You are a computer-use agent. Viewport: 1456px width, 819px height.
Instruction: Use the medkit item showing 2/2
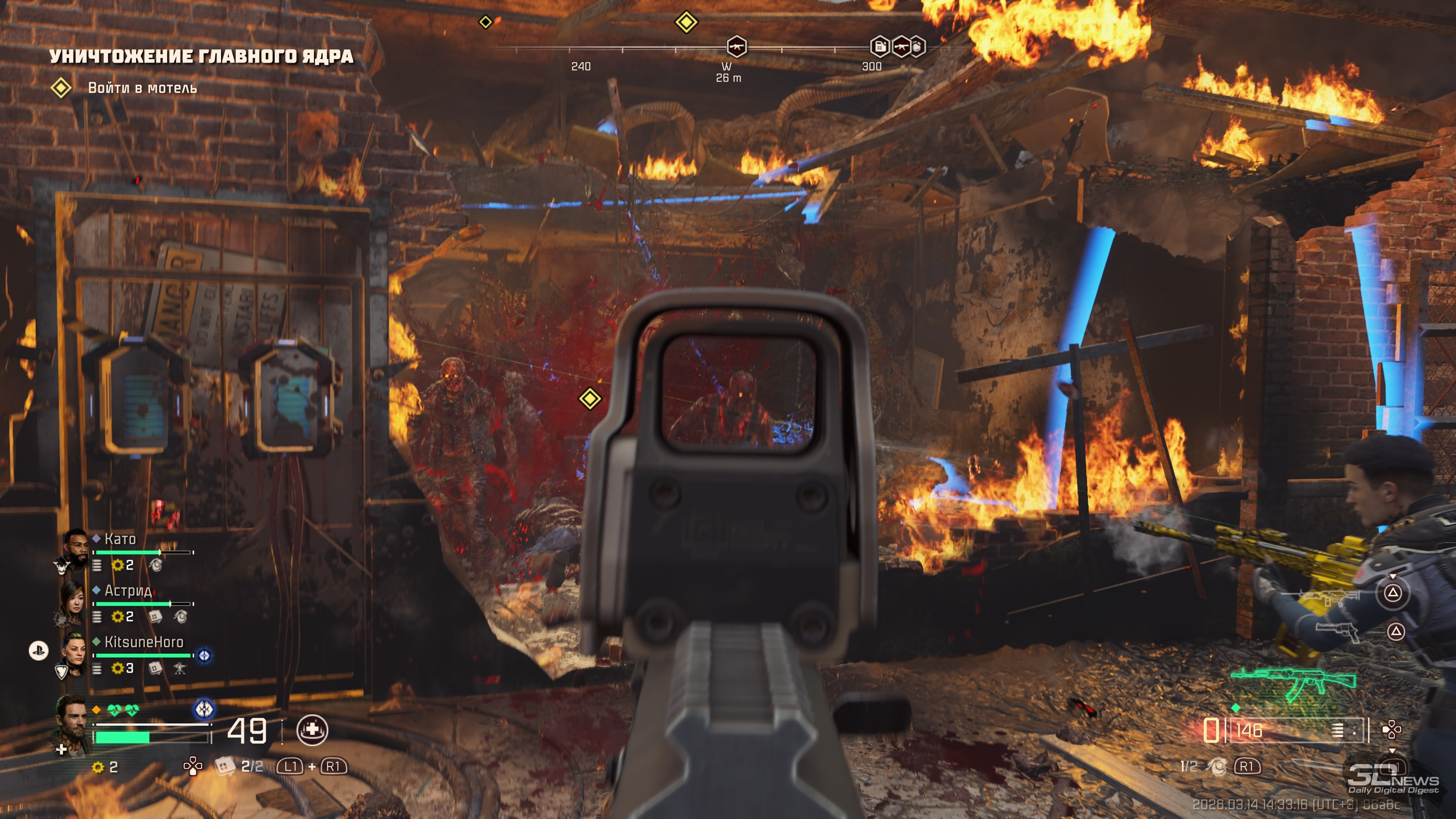pyautogui.click(x=225, y=766)
